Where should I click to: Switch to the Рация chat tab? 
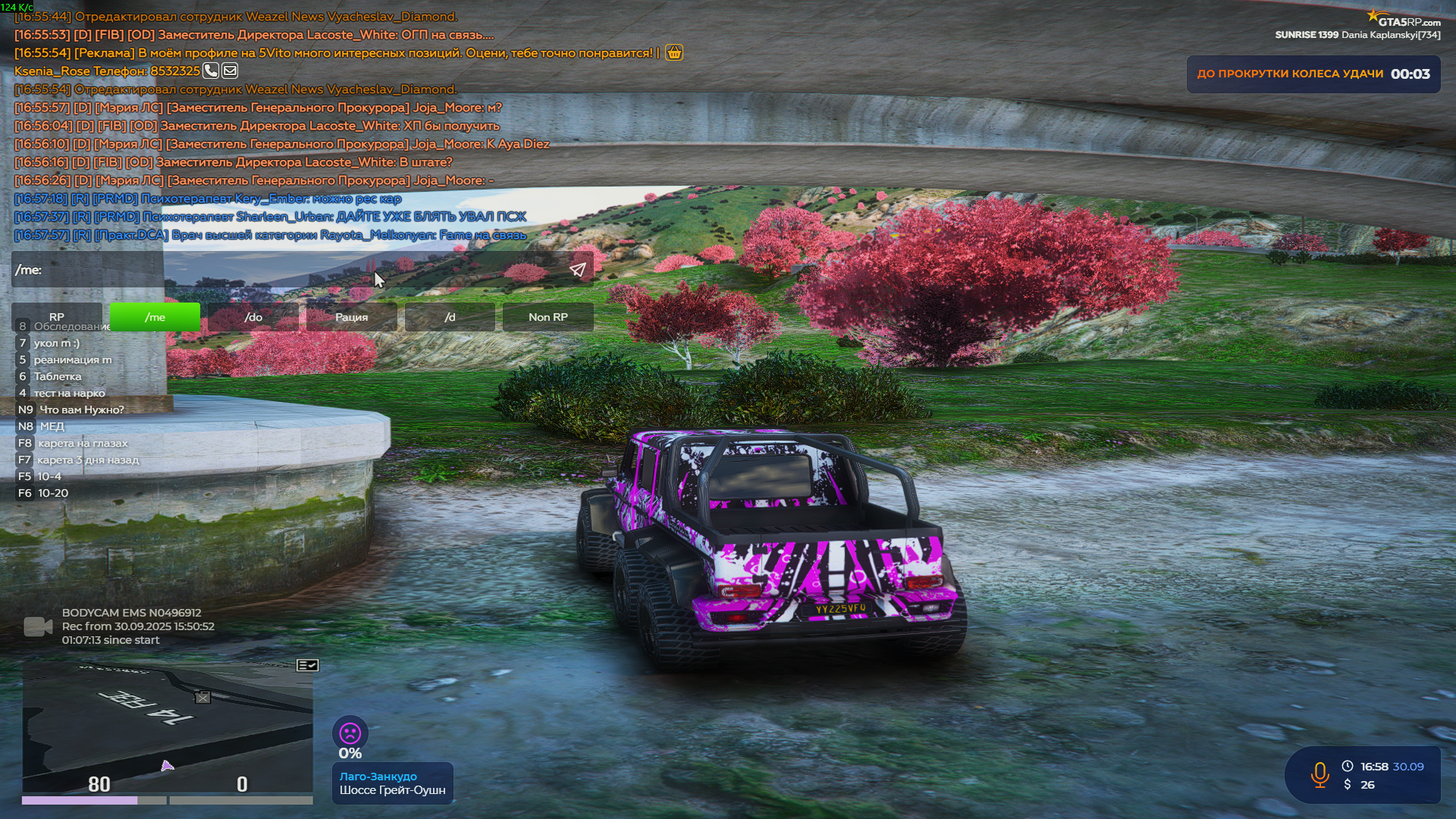351,317
